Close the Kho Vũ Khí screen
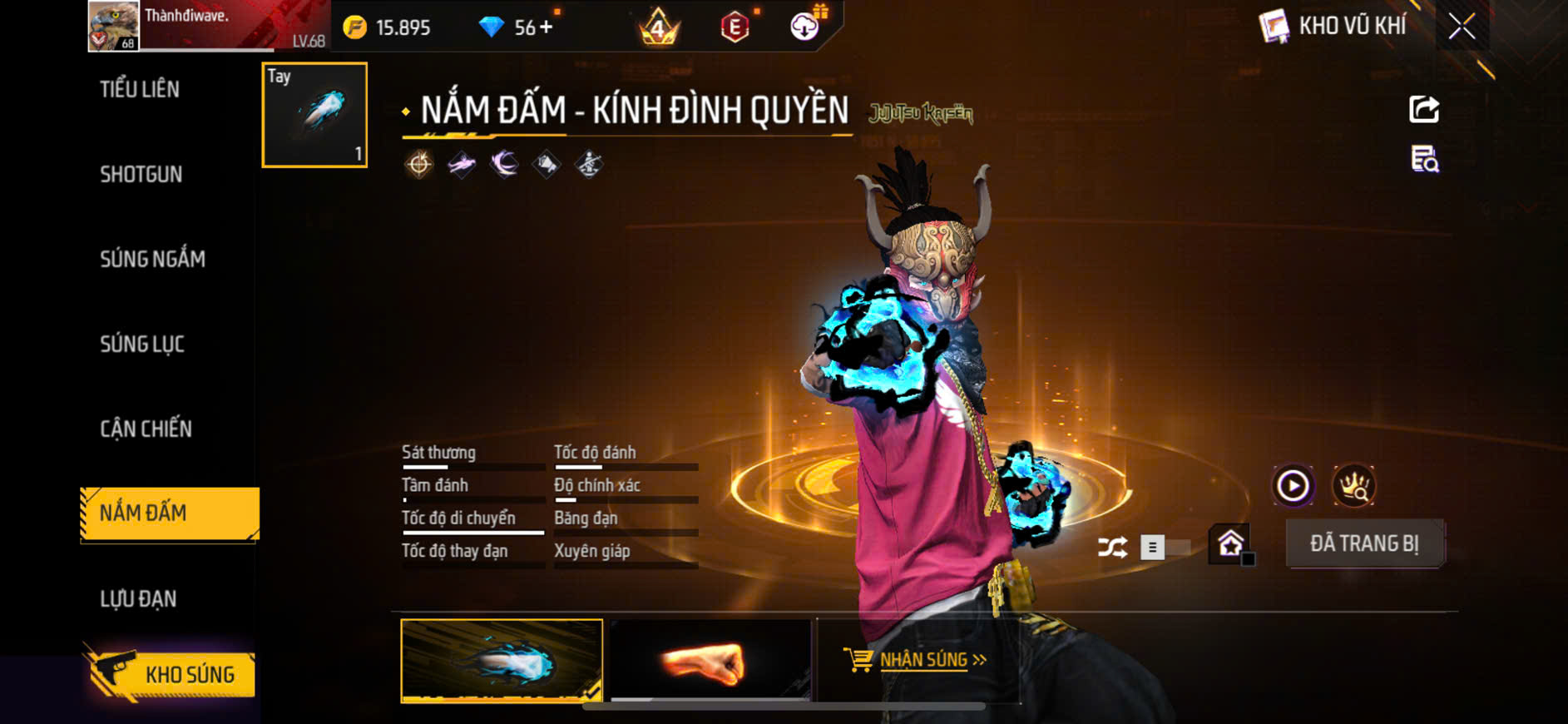This screenshot has height=724, width=1568. (1462, 27)
